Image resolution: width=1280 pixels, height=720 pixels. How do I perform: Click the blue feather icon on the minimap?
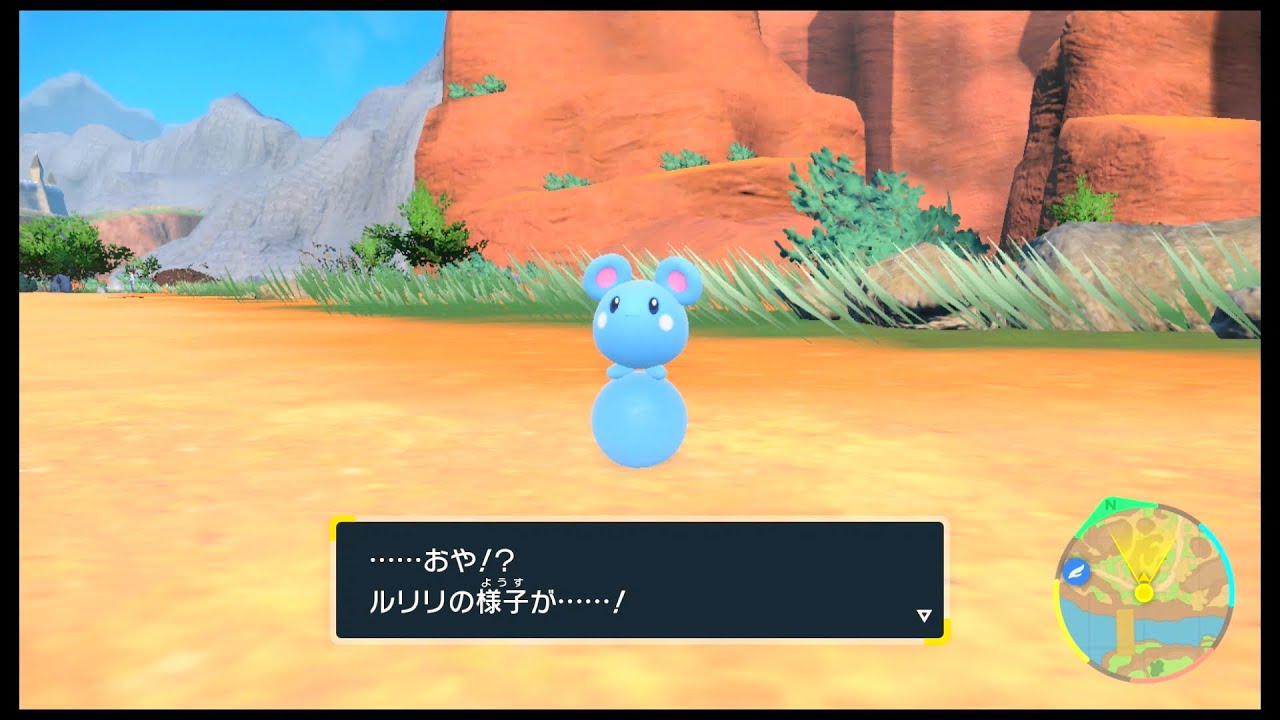pos(1077,571)
